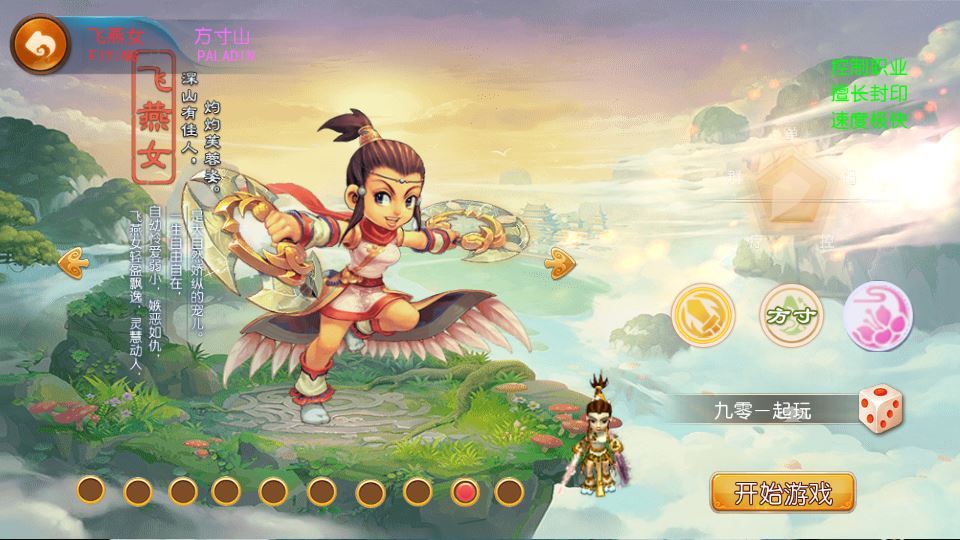Screen dimensions: 960x540
Task: Edit the character name field 九零一起玩
Action: pos(762,409)
